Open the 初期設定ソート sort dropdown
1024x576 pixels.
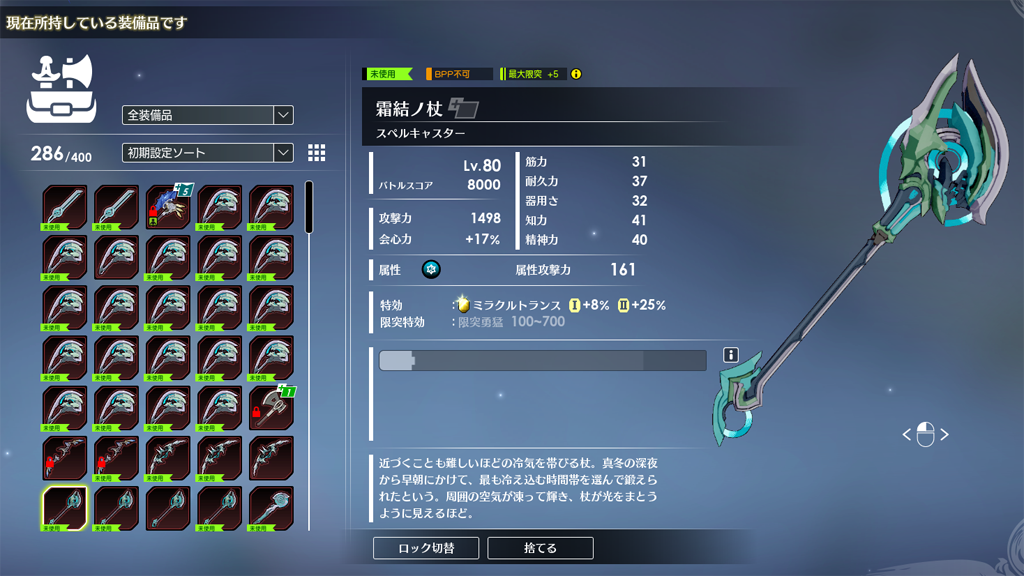[x=207, y=153]
